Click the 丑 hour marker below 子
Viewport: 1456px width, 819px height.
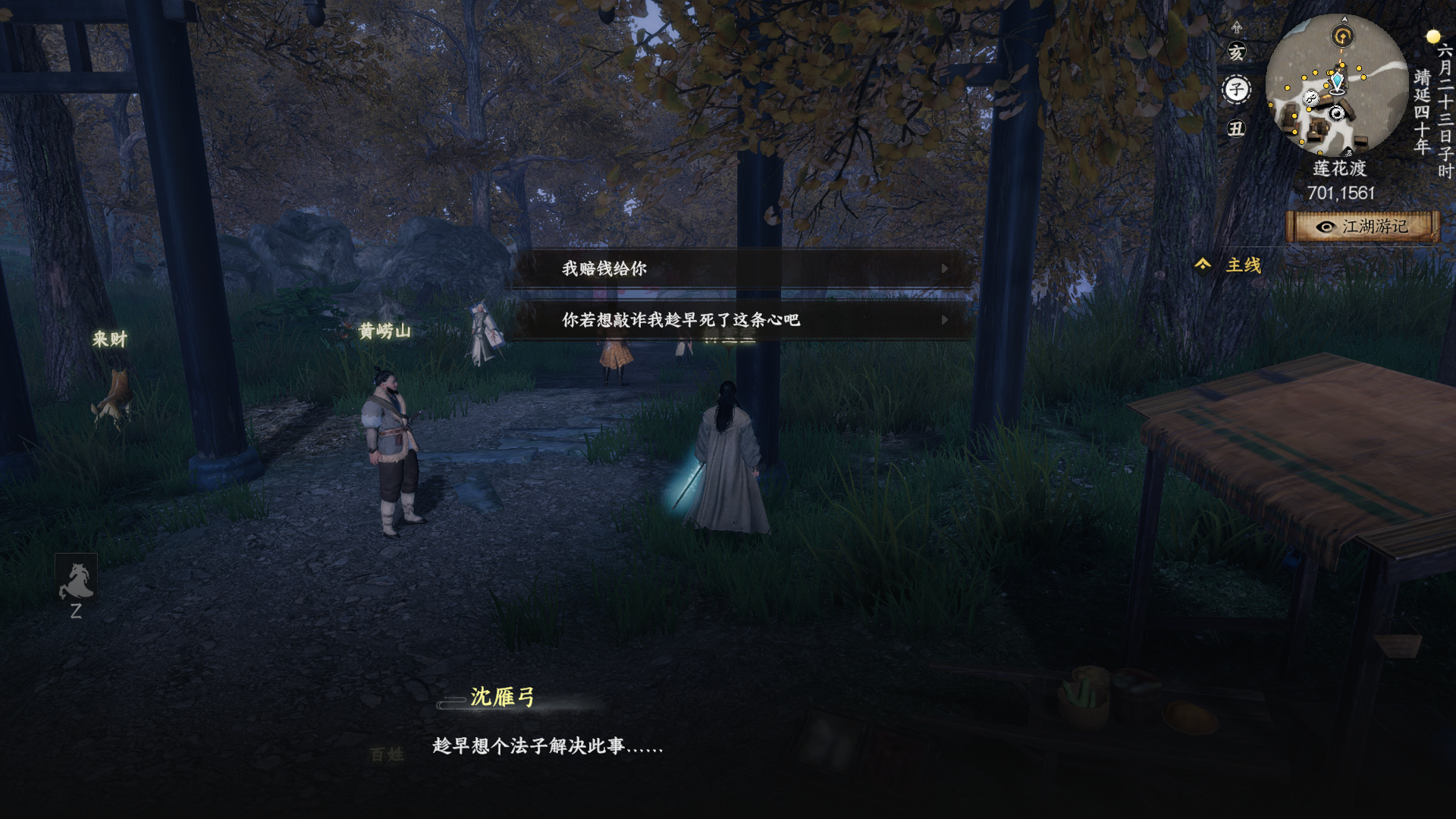(1238, 127)
